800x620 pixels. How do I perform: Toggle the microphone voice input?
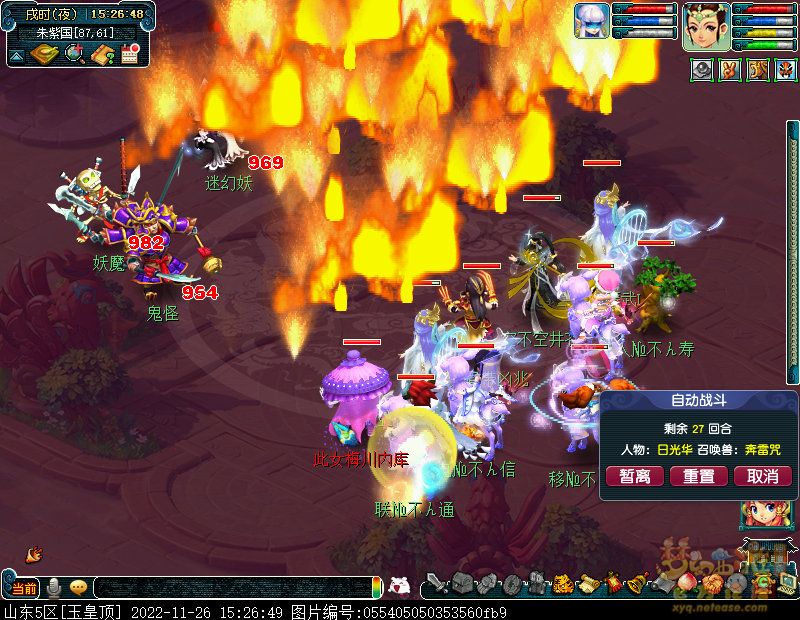54,587
